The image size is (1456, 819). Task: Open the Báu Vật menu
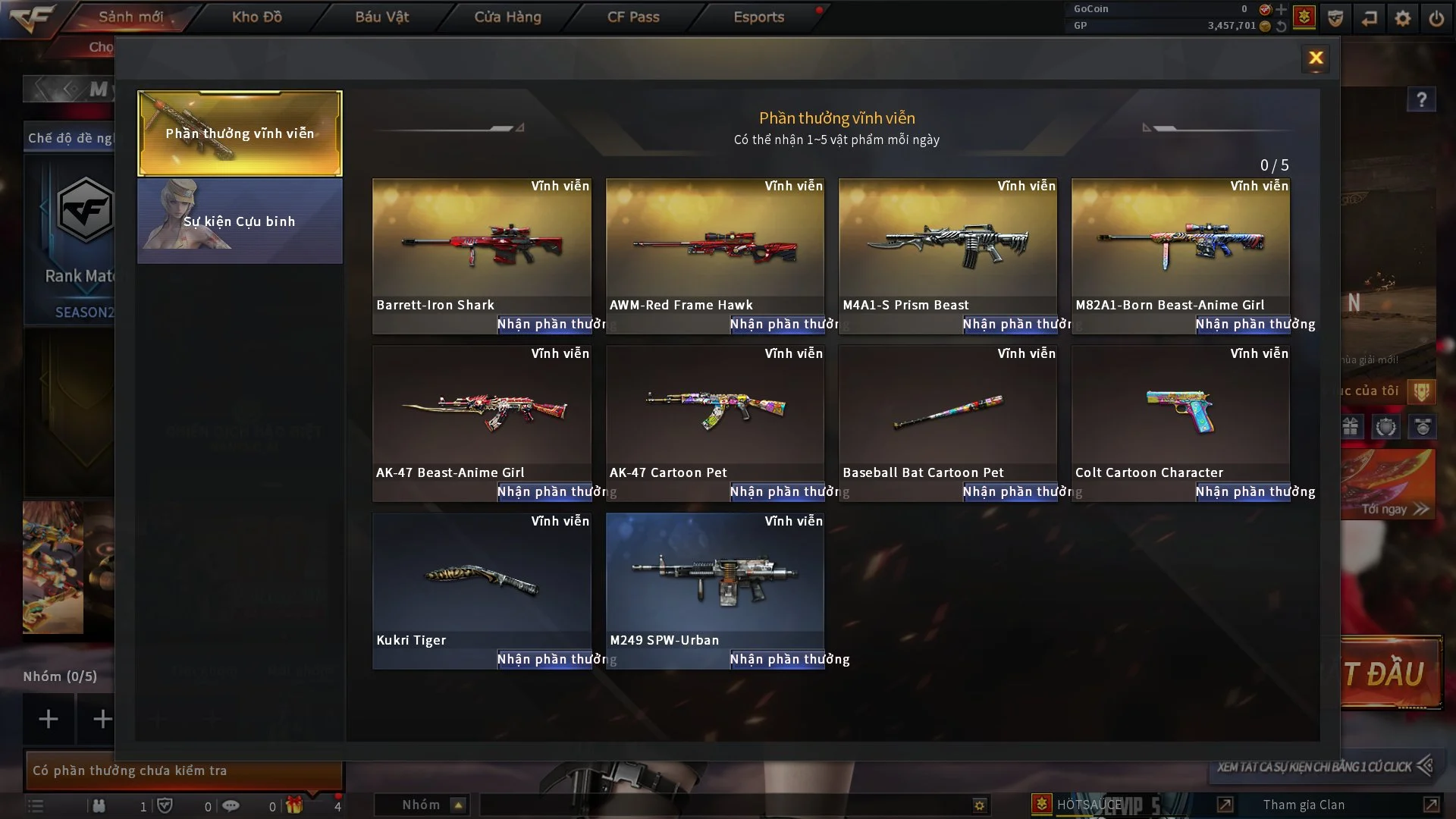382,17
